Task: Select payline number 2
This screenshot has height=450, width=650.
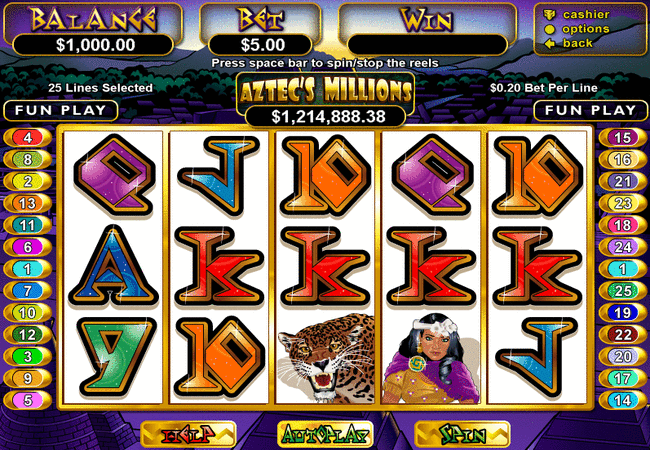Action: click(x=27, y=181)
